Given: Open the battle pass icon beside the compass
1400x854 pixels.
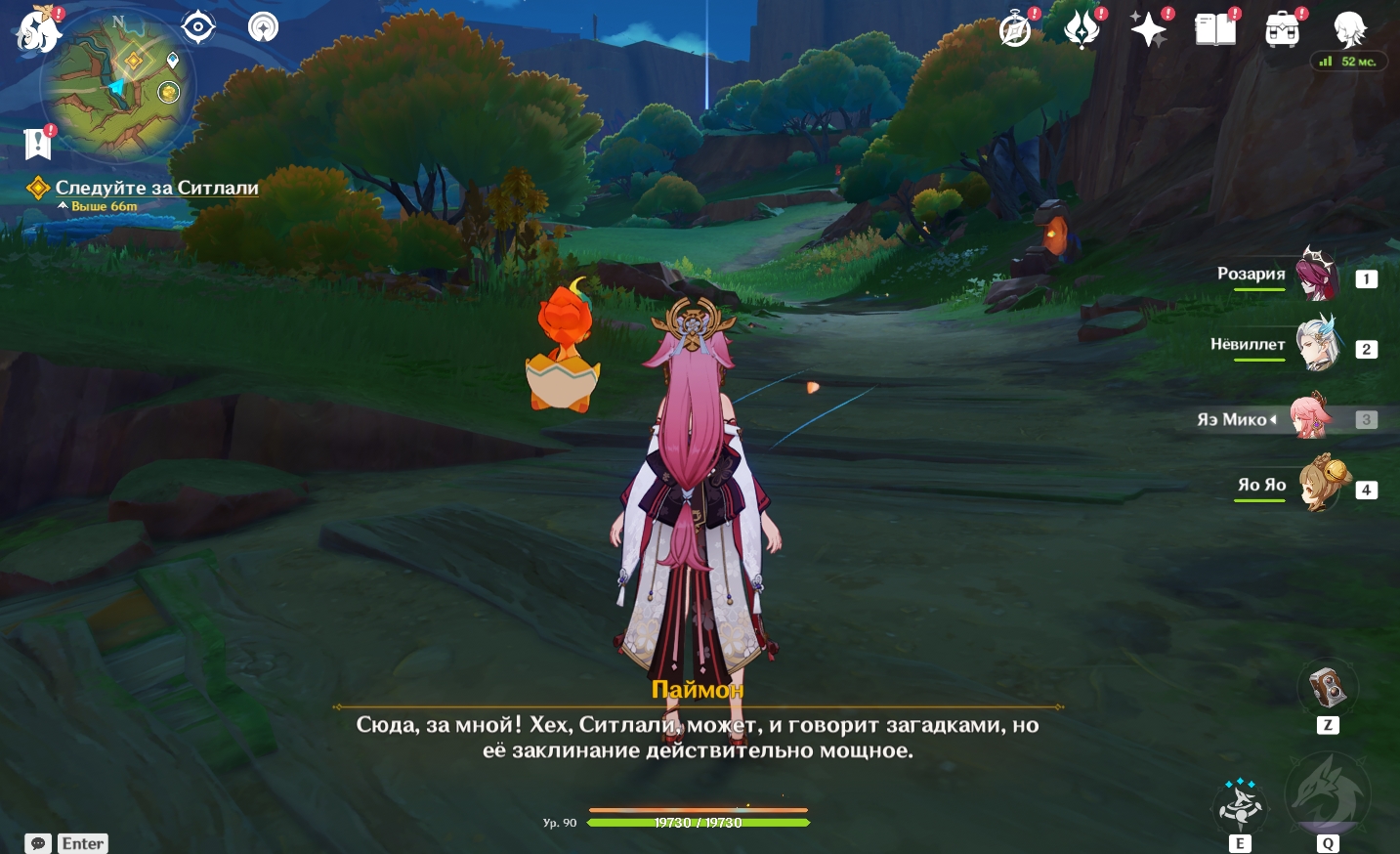Looking at the screenshot, I should point(1082,30).
